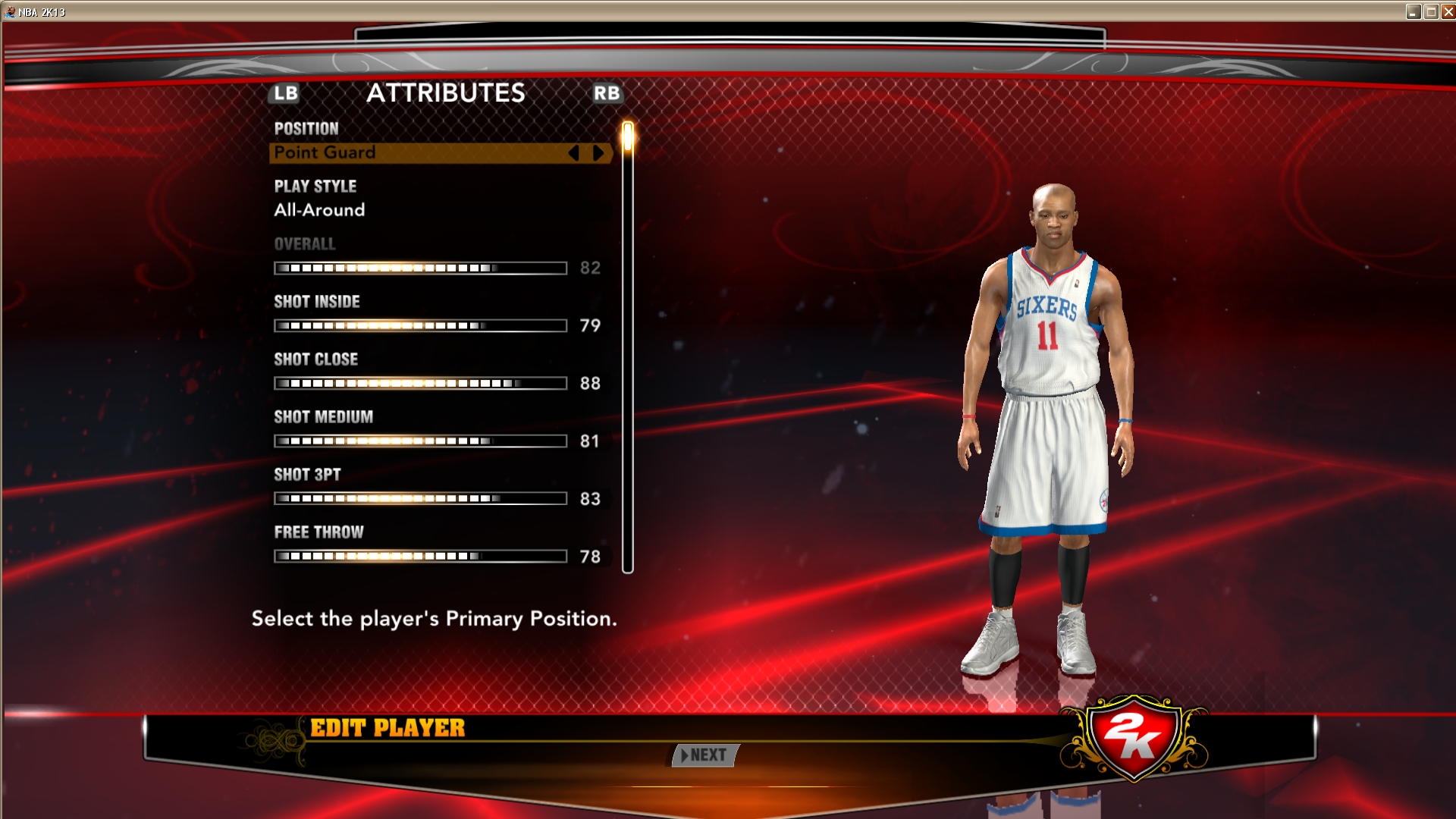Select the Play Style All-Around row
Image resolution: width=1456 pixels, height=819 pixels.
pyautogui.click(x=417, y=210)
